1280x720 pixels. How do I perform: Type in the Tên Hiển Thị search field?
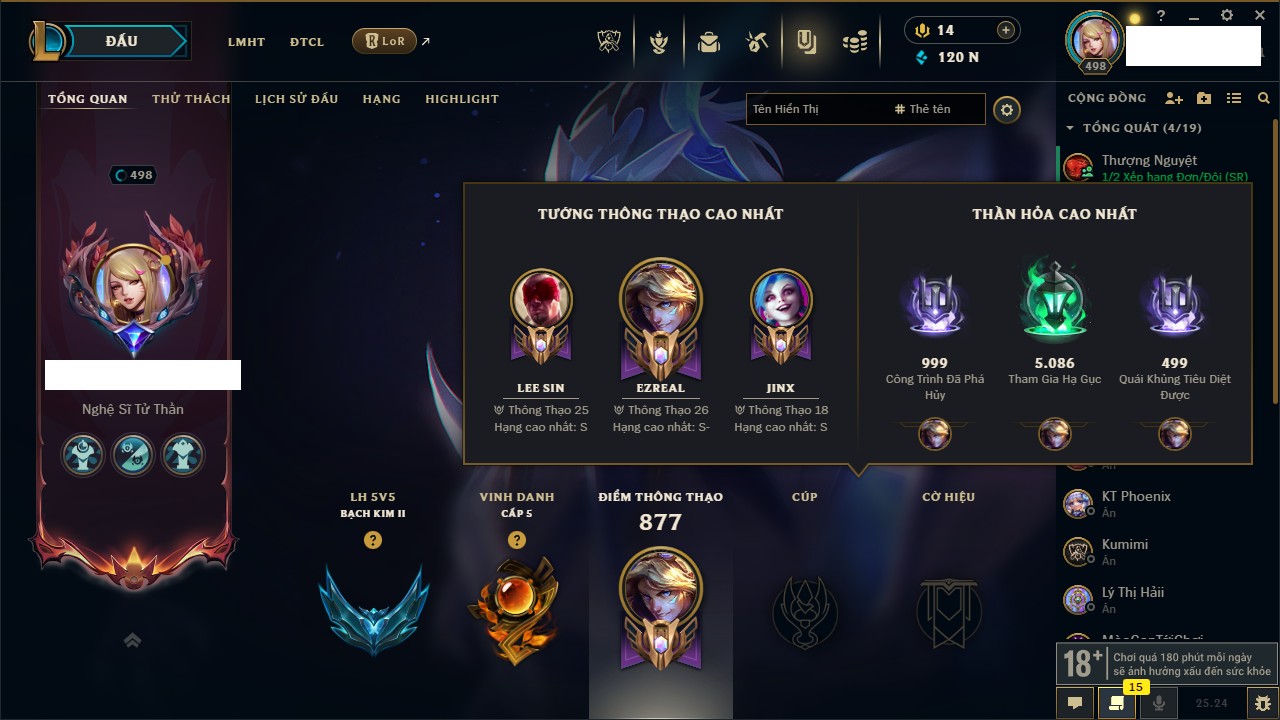tap(815, 109)
